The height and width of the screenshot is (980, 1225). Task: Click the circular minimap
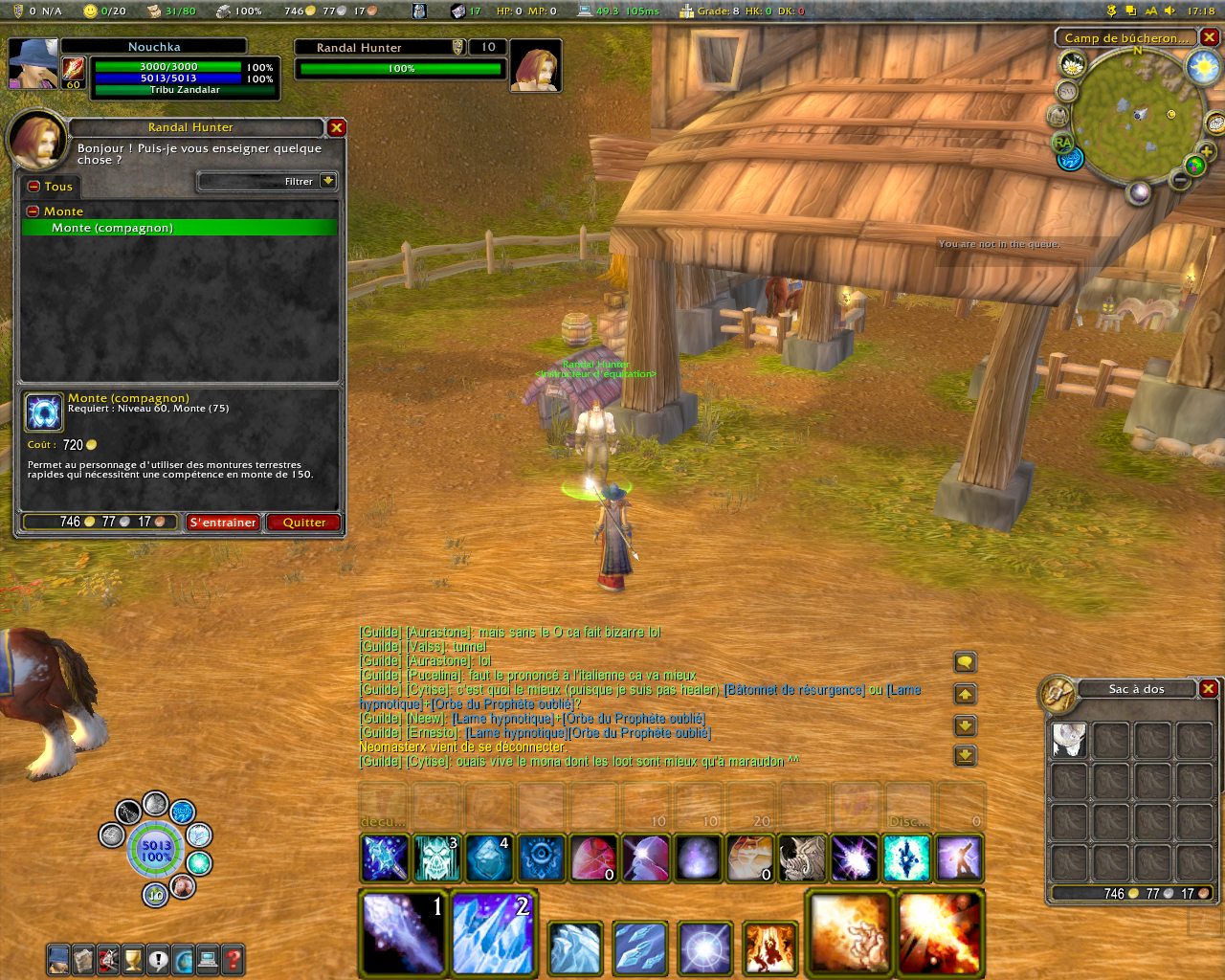[1136, 118]
